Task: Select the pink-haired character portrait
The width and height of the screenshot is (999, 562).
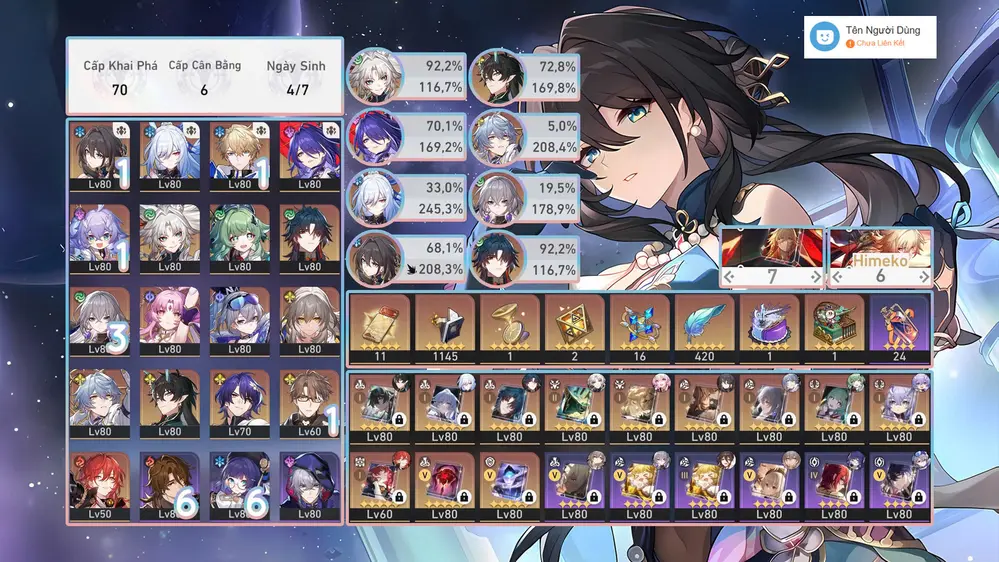Action: pyautogui.click(x=170, y=317)
